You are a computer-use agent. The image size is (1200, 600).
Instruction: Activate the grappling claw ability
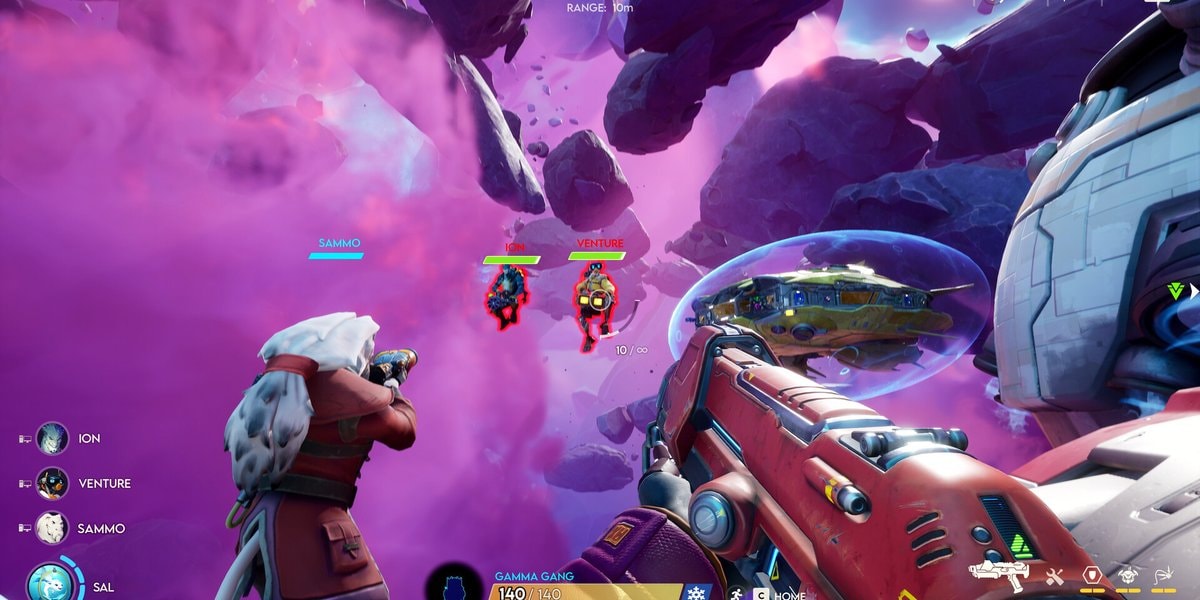pyautogui.click(x=1164, y=575)
